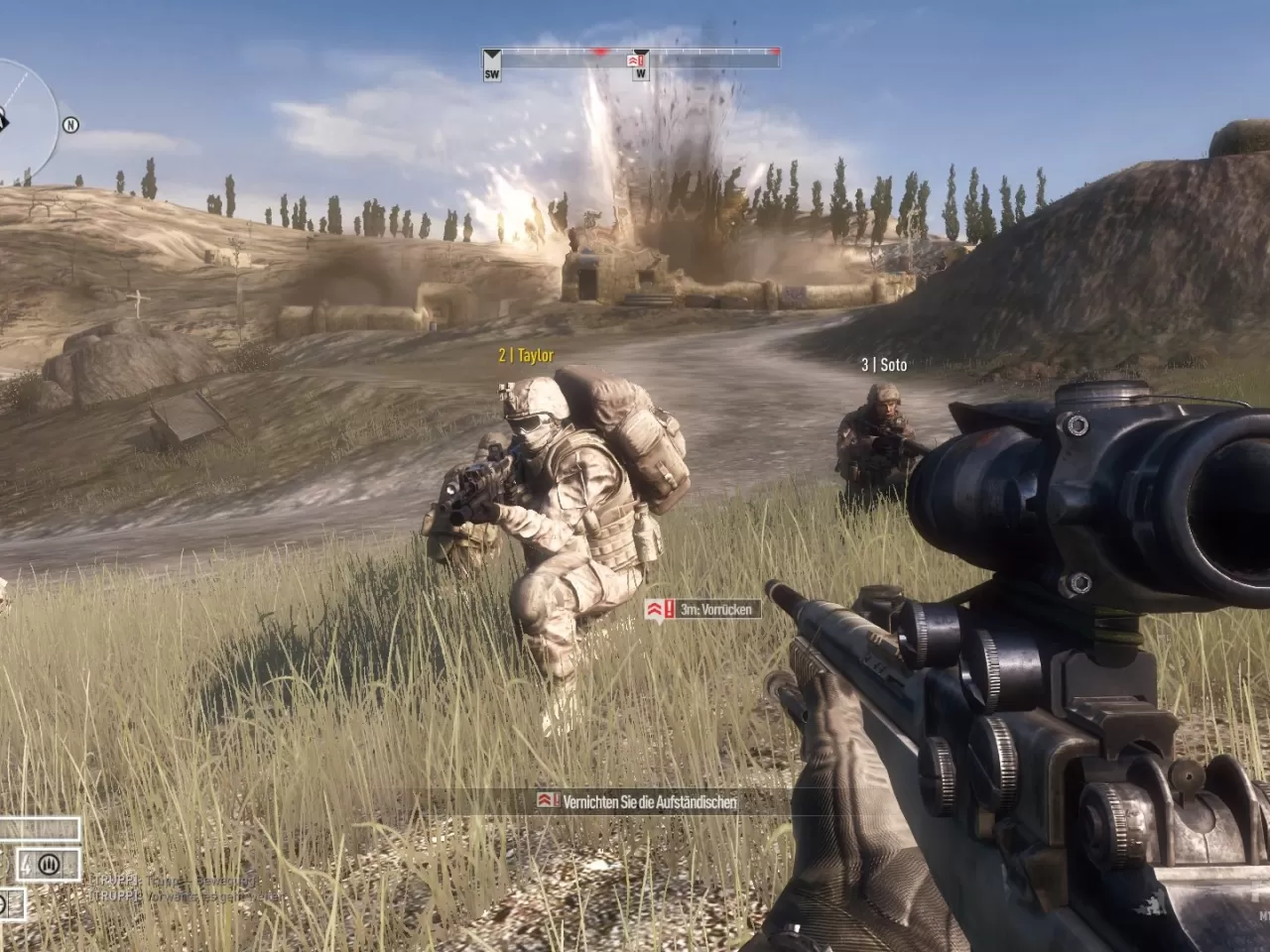The width and height of the screenshot is (1270, 952).
Task: Toggle the W heading marker on compass
Action: coord(642,69)
